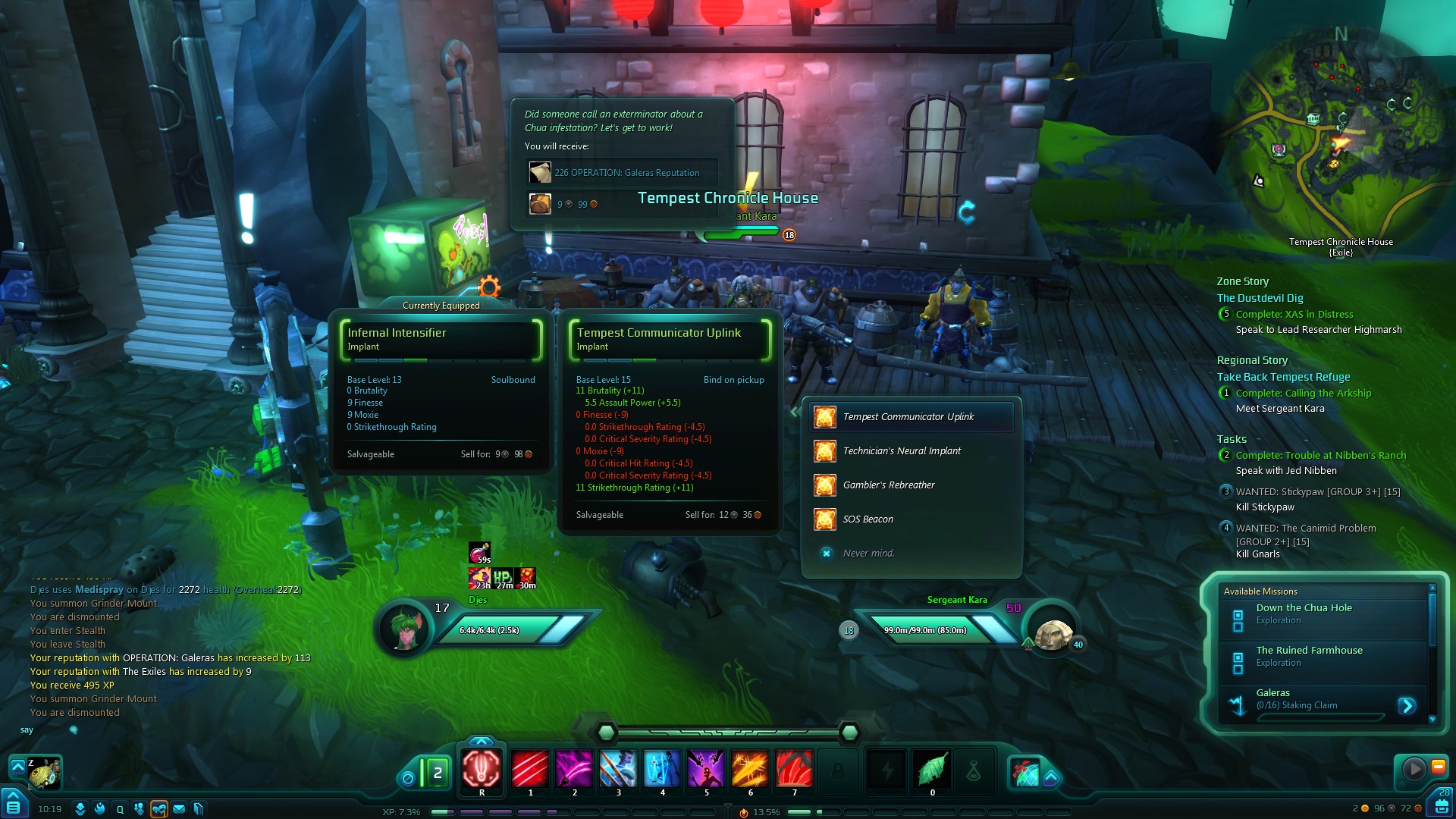1456x819 pixels.
Task: Open the mail envelope icon
Action: 179,809
